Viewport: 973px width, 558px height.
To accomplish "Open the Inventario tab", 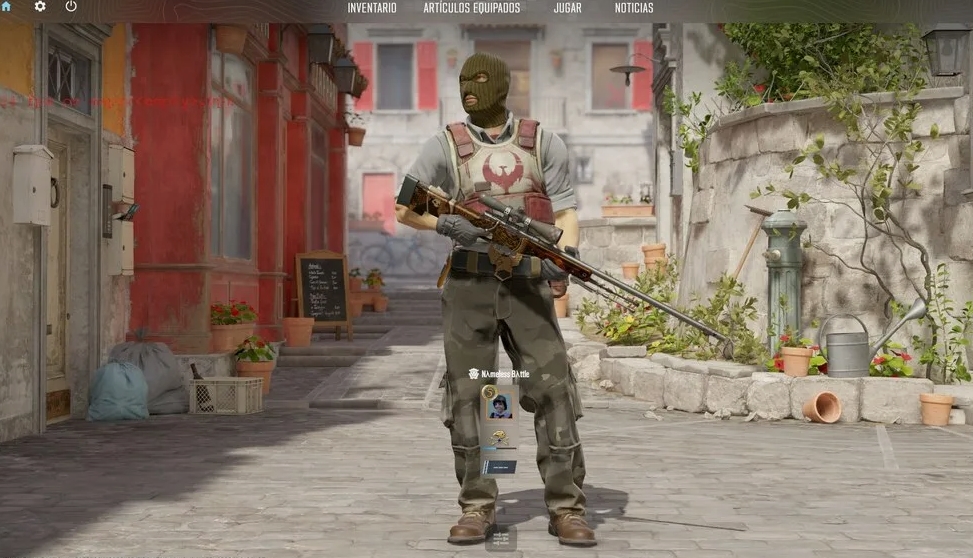I will 372,8.
